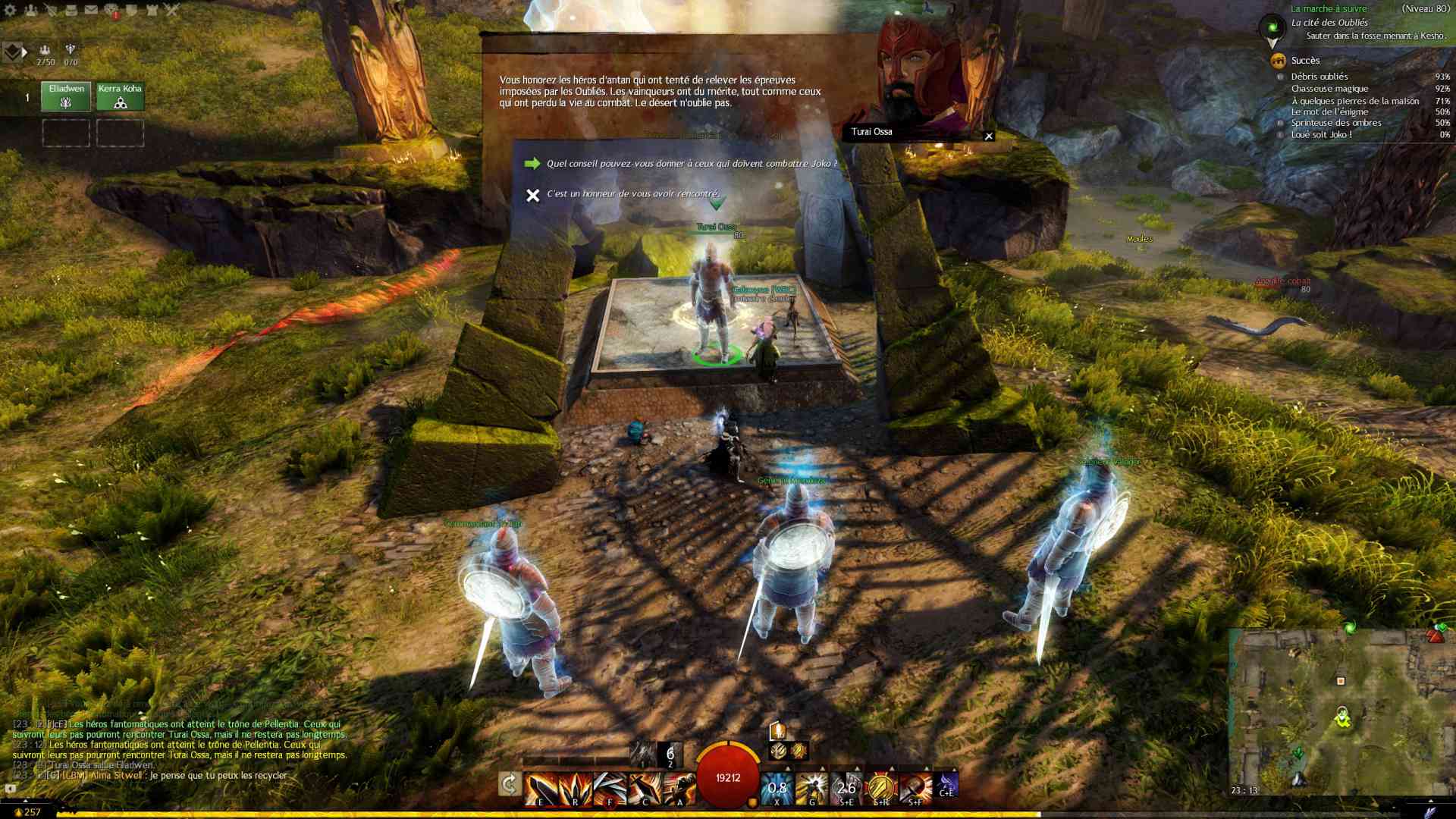The width and height of the screenshot is (1456, 819).
Task: Close the Turai Ossa dialogue window
Action: coord(988,136)
